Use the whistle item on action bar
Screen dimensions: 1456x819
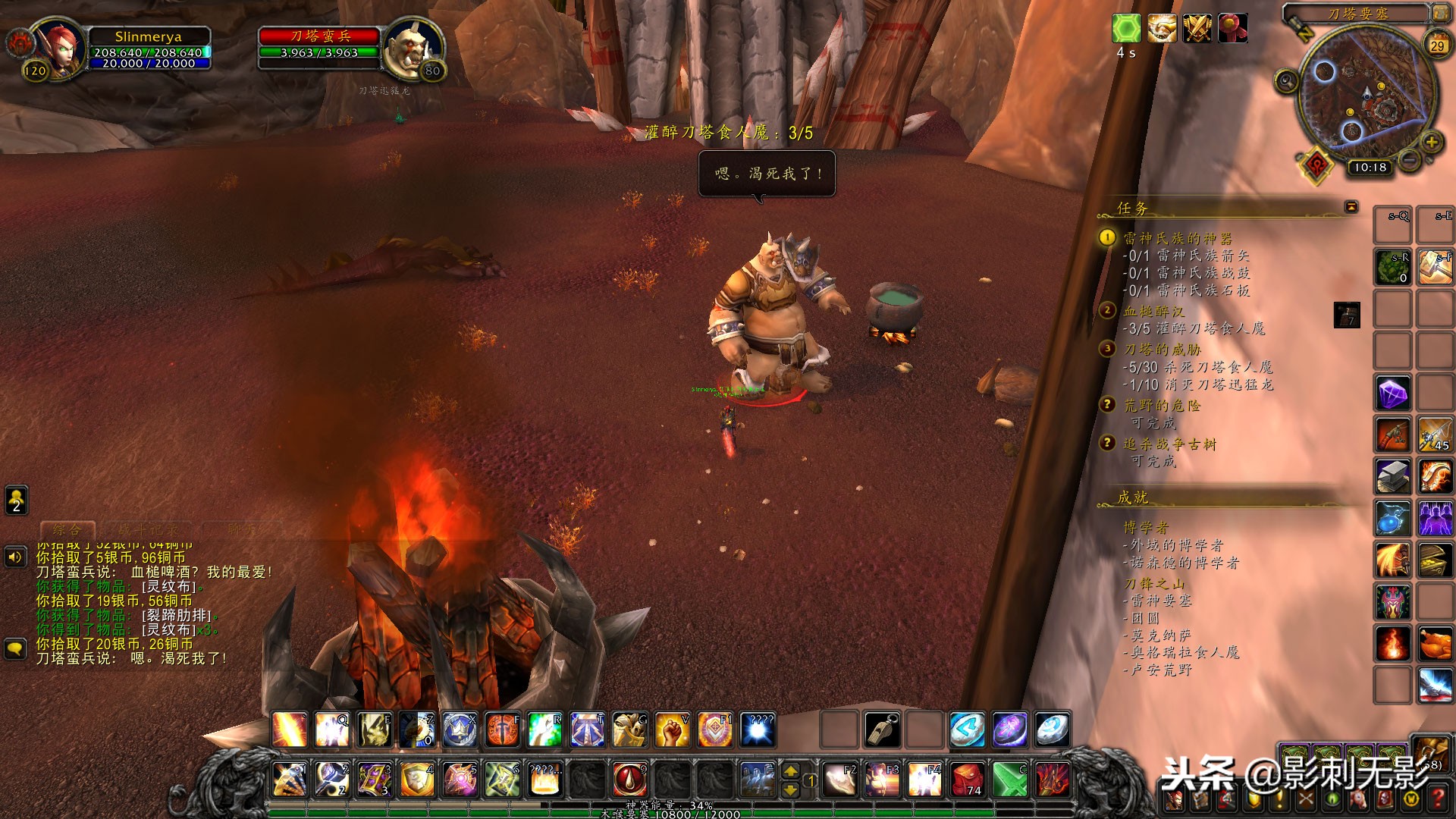[883, 730]
